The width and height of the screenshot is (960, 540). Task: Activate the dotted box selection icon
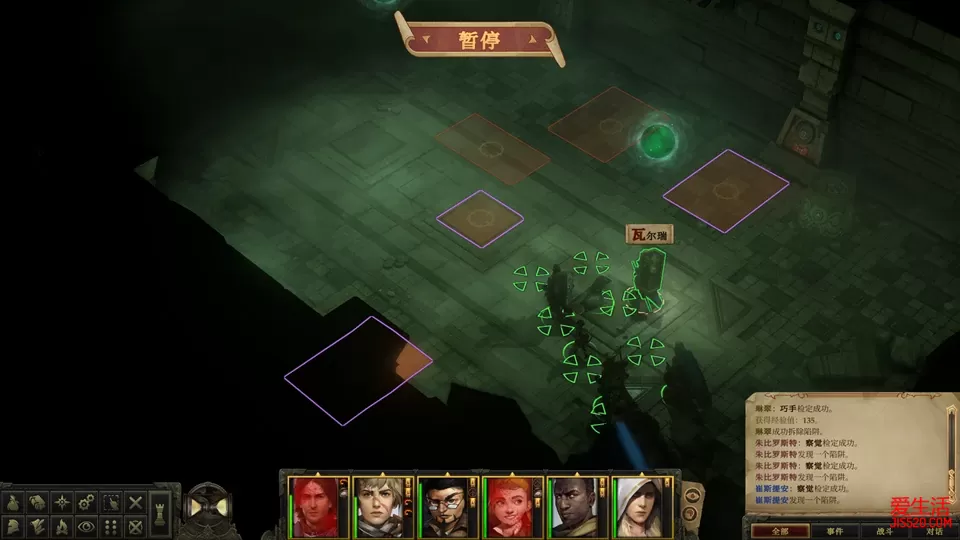tap(112, 502)
